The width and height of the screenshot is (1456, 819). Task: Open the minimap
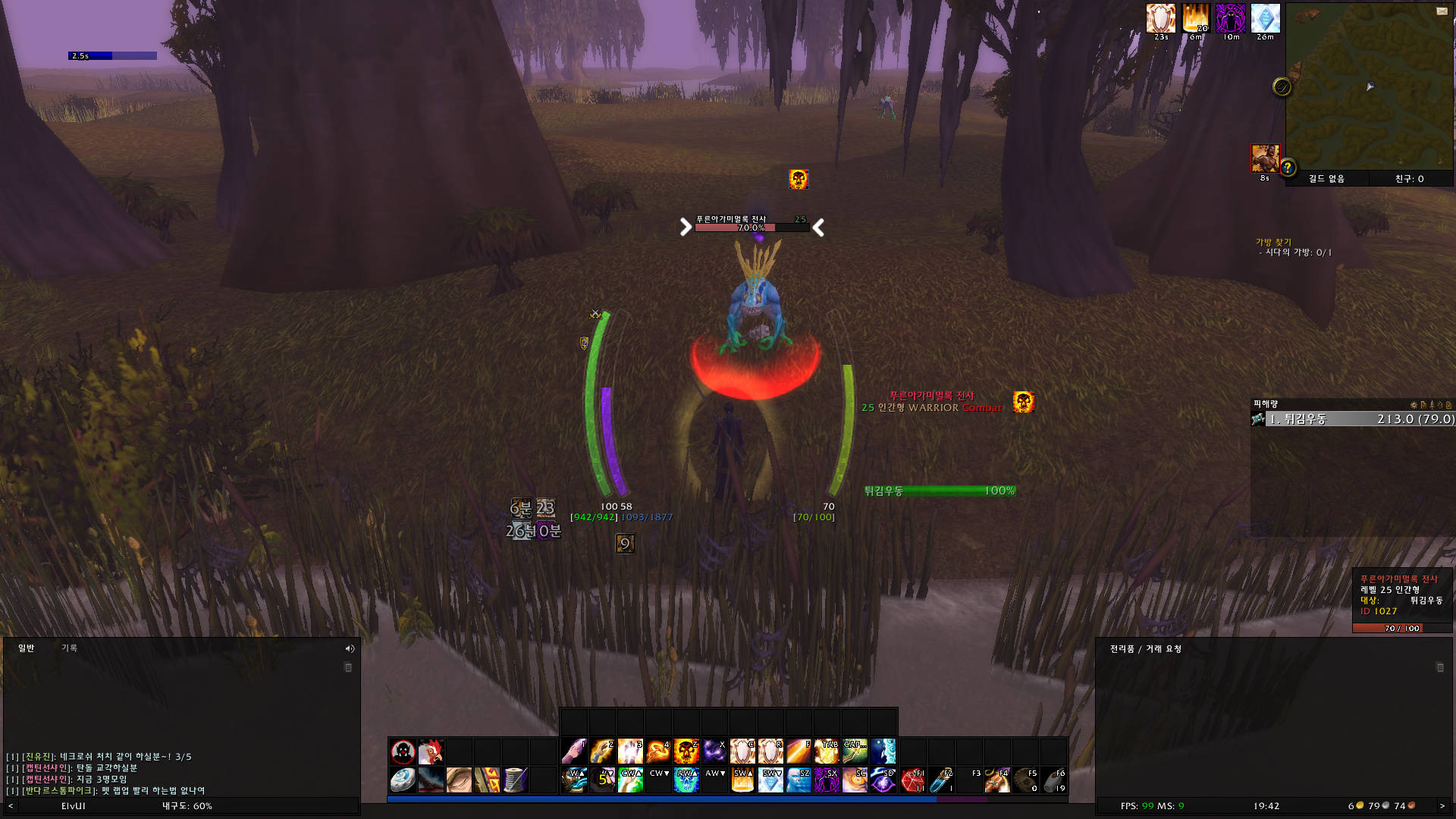[1369, 87]
